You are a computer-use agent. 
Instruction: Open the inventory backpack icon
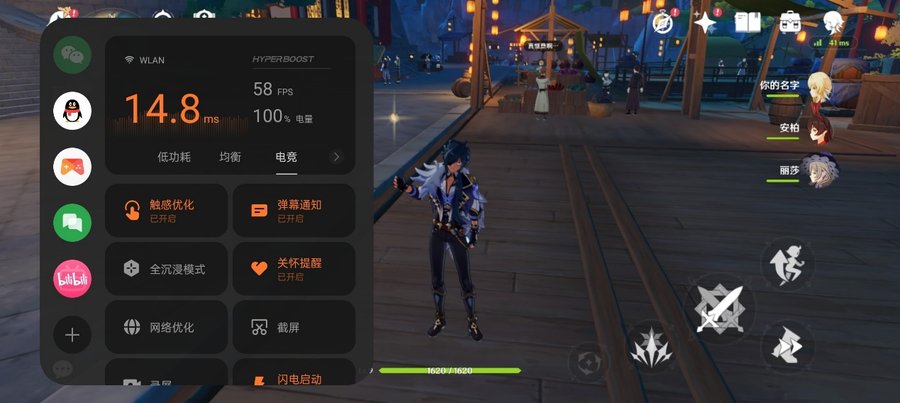(791, 22)
